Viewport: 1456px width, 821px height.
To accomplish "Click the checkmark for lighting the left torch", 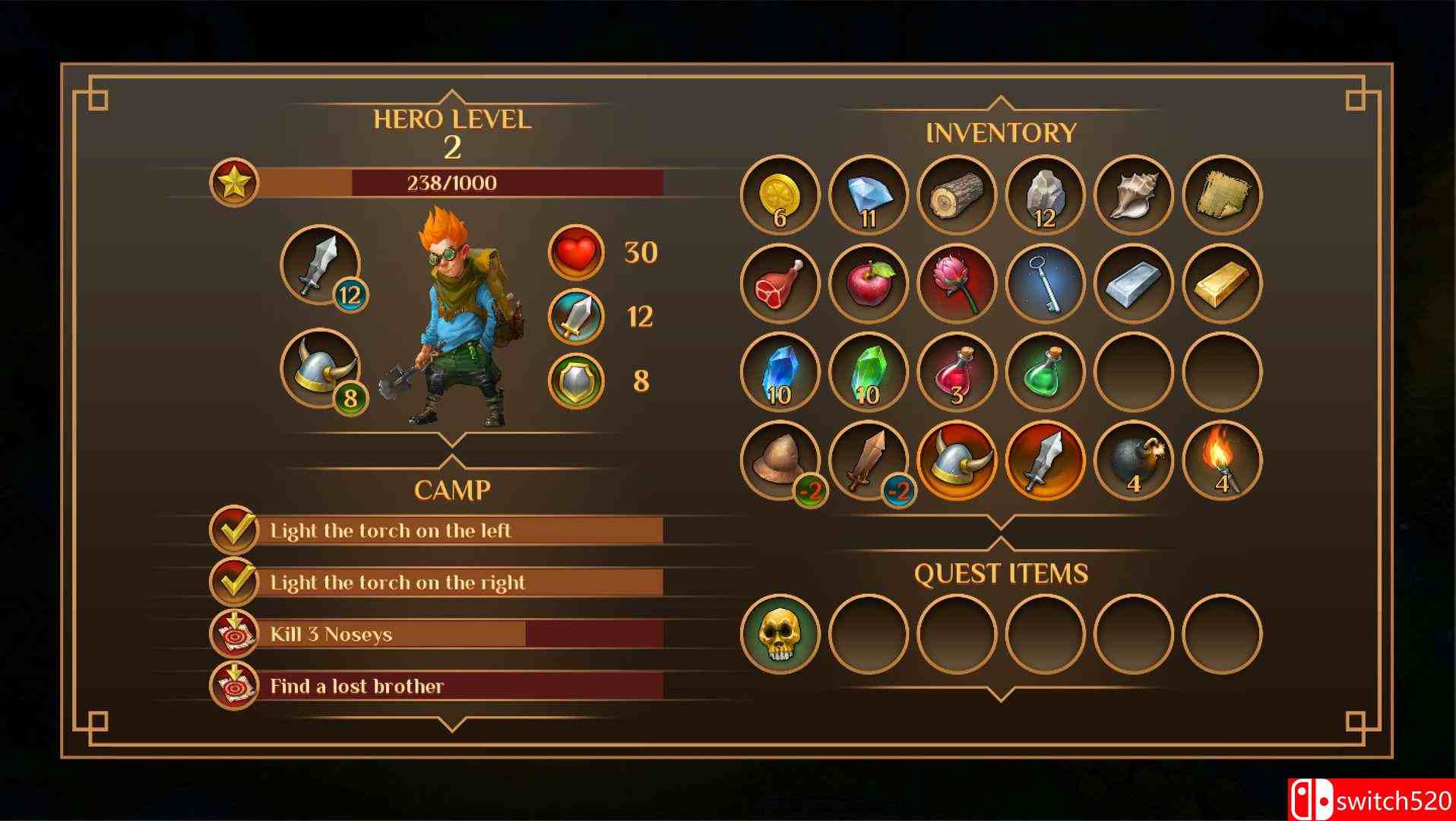I will click(x=233, y=531).
